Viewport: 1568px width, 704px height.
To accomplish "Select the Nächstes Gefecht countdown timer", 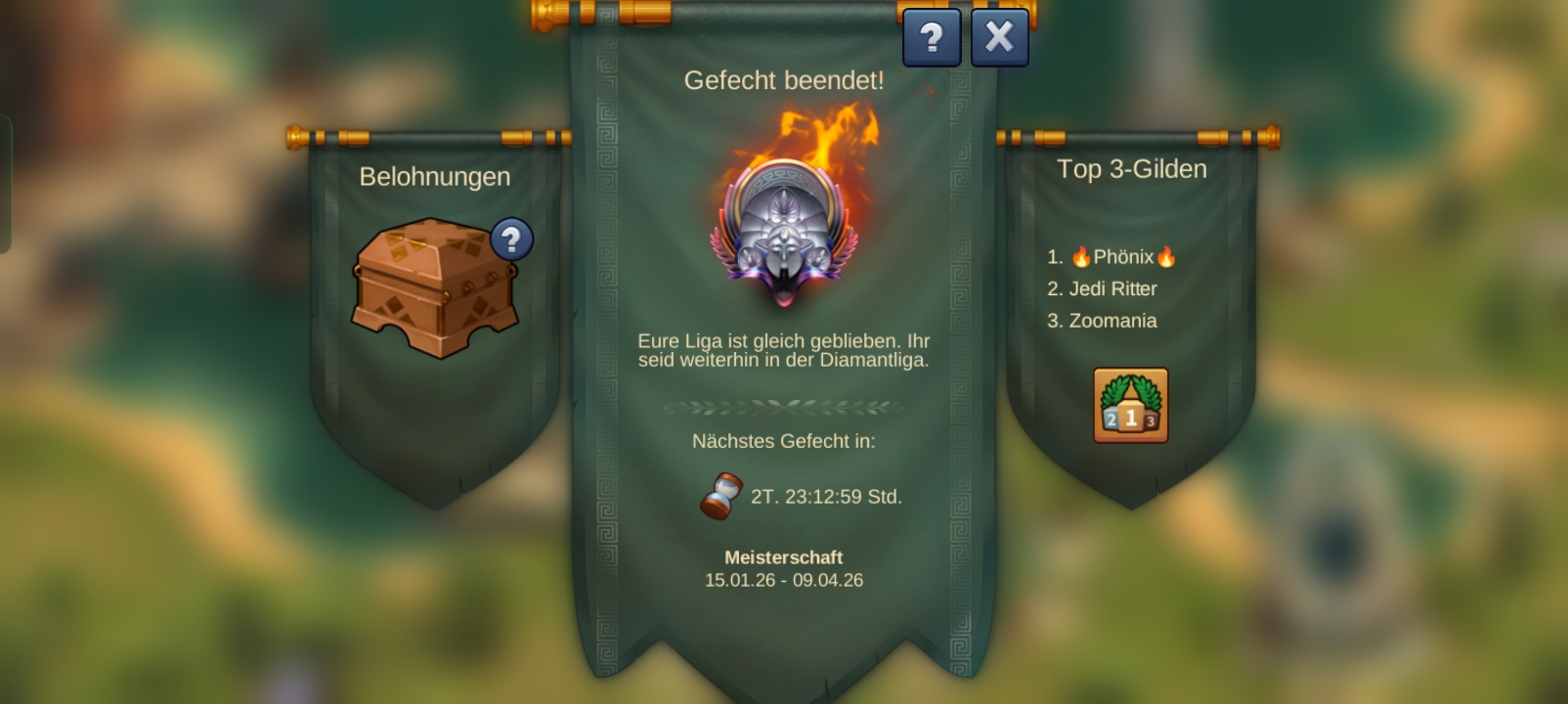I will click(x=784, y=440).
